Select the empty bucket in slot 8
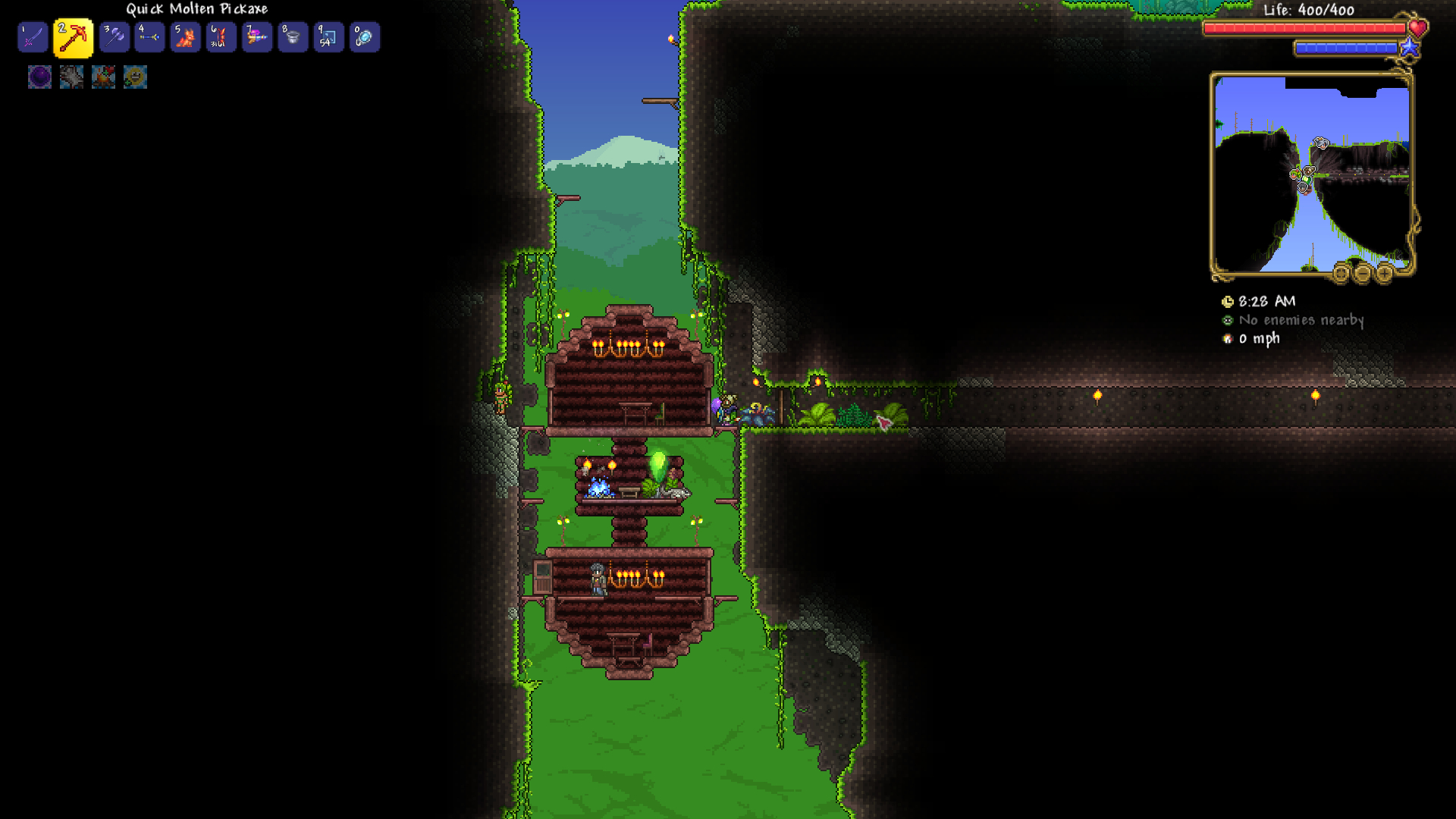 coord(293,37)
